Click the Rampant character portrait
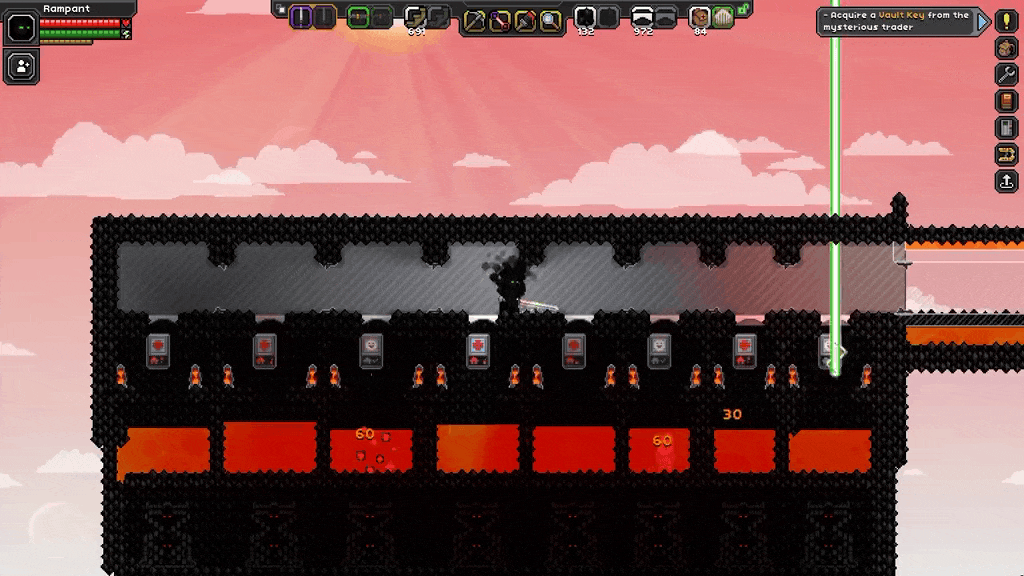1024x576 pixels. pyautogui.click(x=21, y=27)
